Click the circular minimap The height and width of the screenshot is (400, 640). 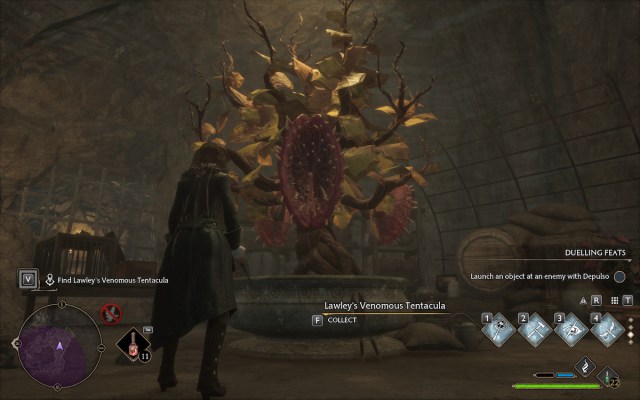(x=58, y=344)
